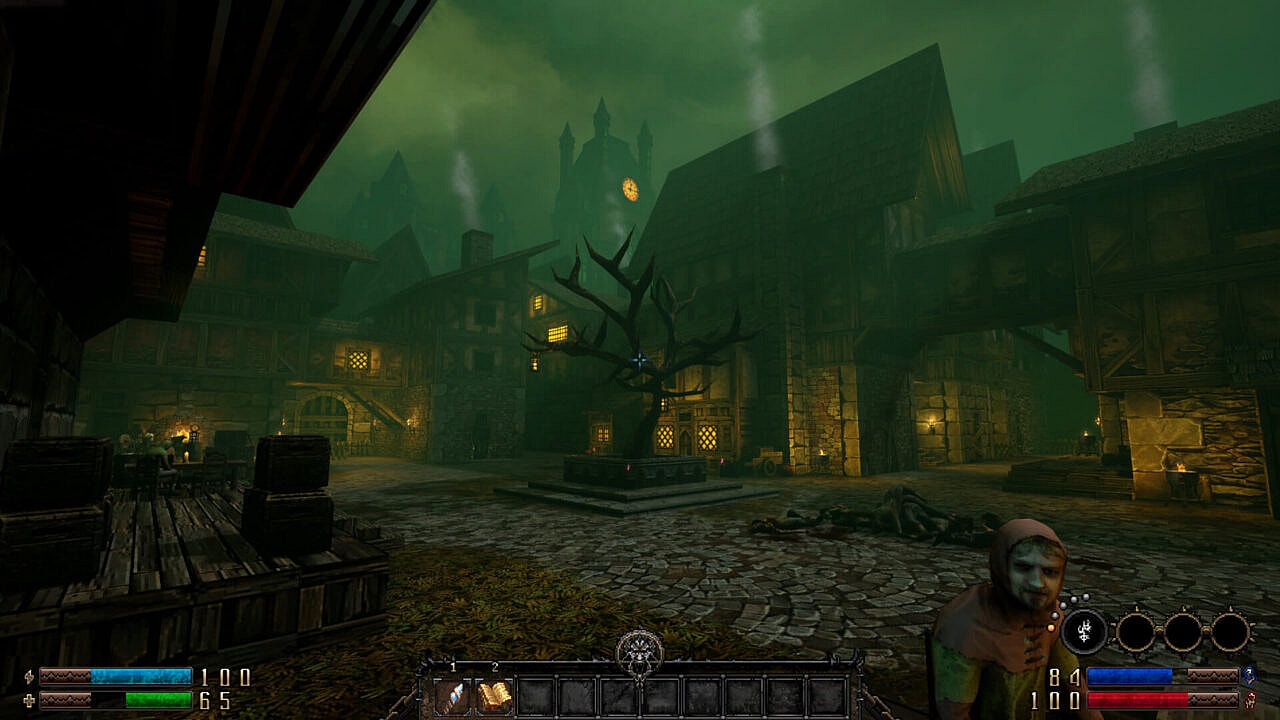This screenshot has width=1280, height=720.
Task: Click the blue crest icon beside the mana bar
Action: (1249, 675)
